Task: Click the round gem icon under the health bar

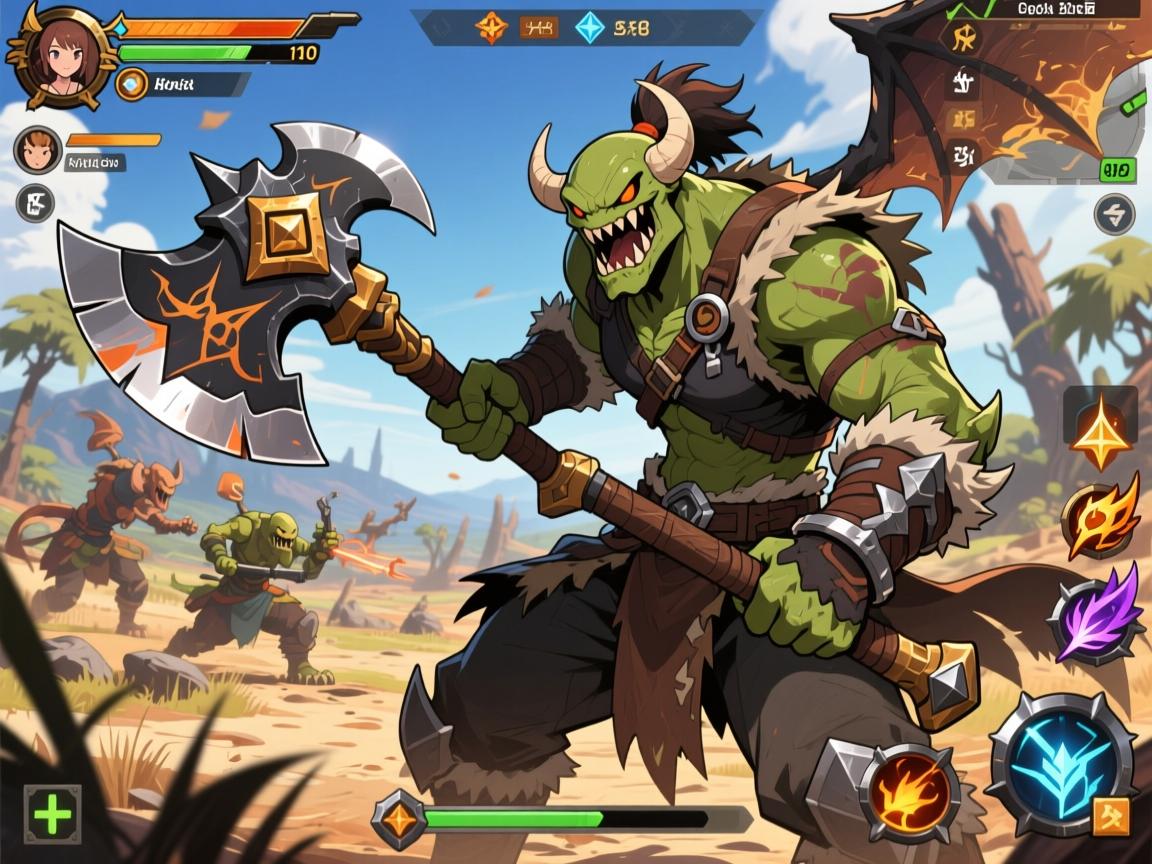Action: pos(131,84)
